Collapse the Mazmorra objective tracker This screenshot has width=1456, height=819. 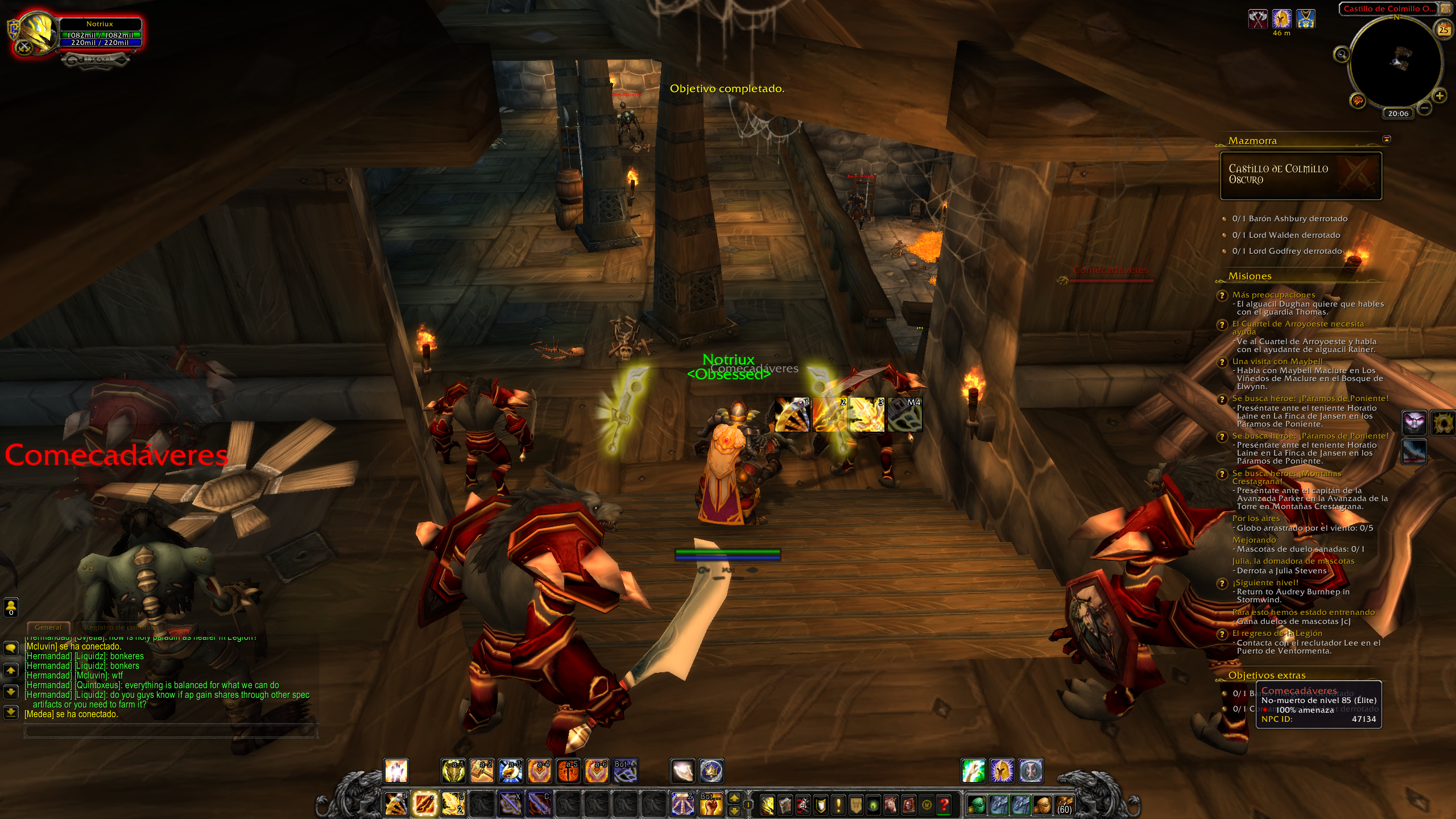coord(1387,139)
